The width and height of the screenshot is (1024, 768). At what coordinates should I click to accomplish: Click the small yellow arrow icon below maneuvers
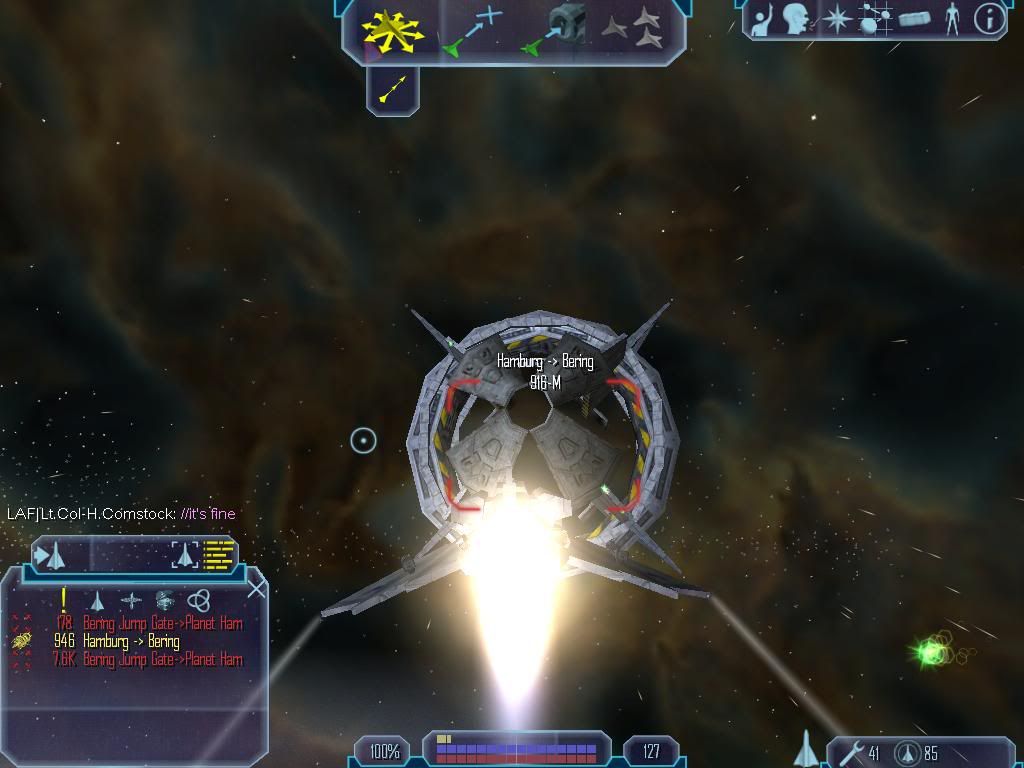coord(393,91)
